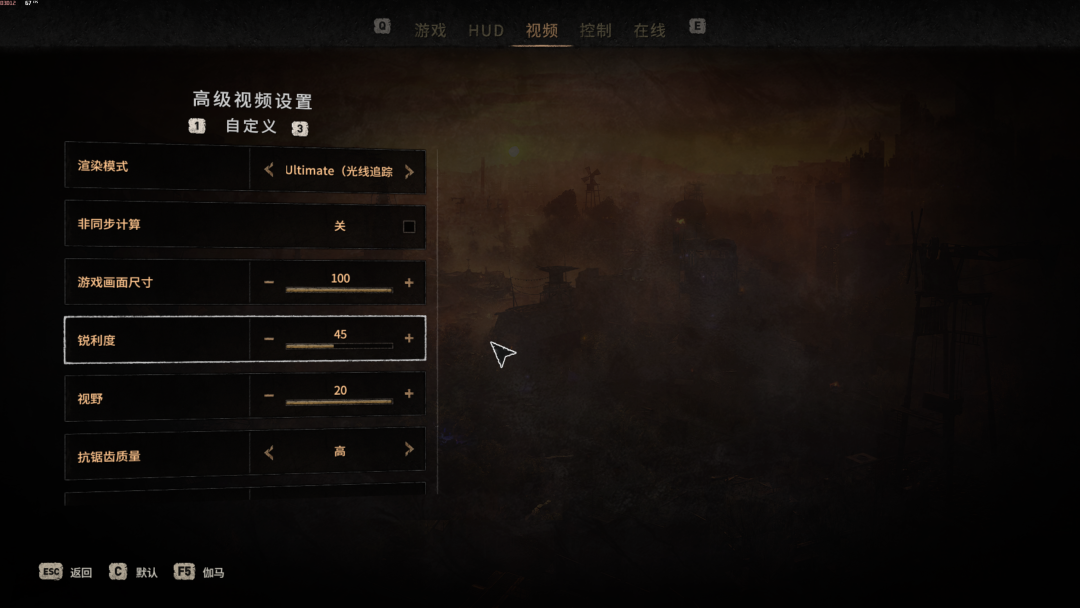Screen dimensions: 1080x608
Task: Choose previous 抗锯齿质量 option
Action: (x=269, y=452)
